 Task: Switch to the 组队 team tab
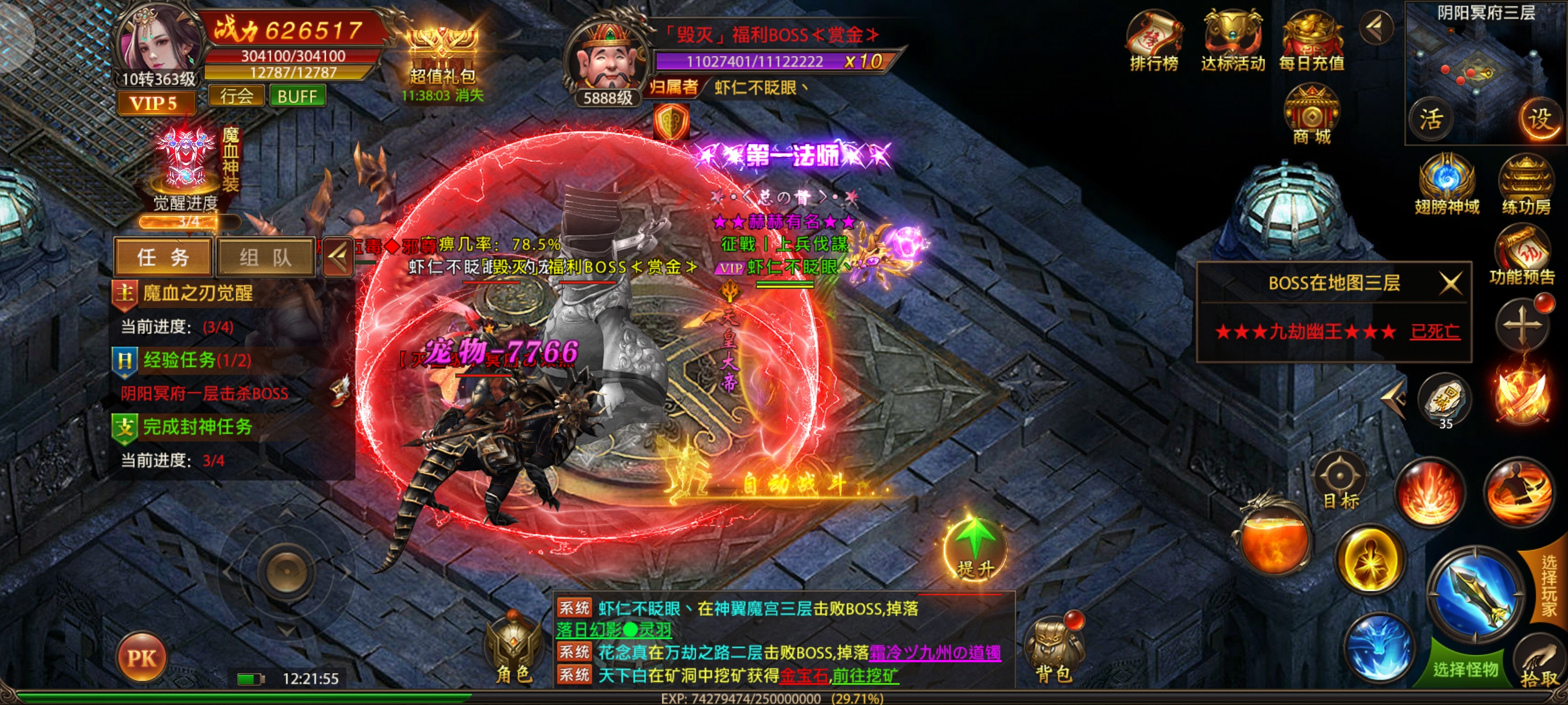pyautogui.click(x=265, y=257)
